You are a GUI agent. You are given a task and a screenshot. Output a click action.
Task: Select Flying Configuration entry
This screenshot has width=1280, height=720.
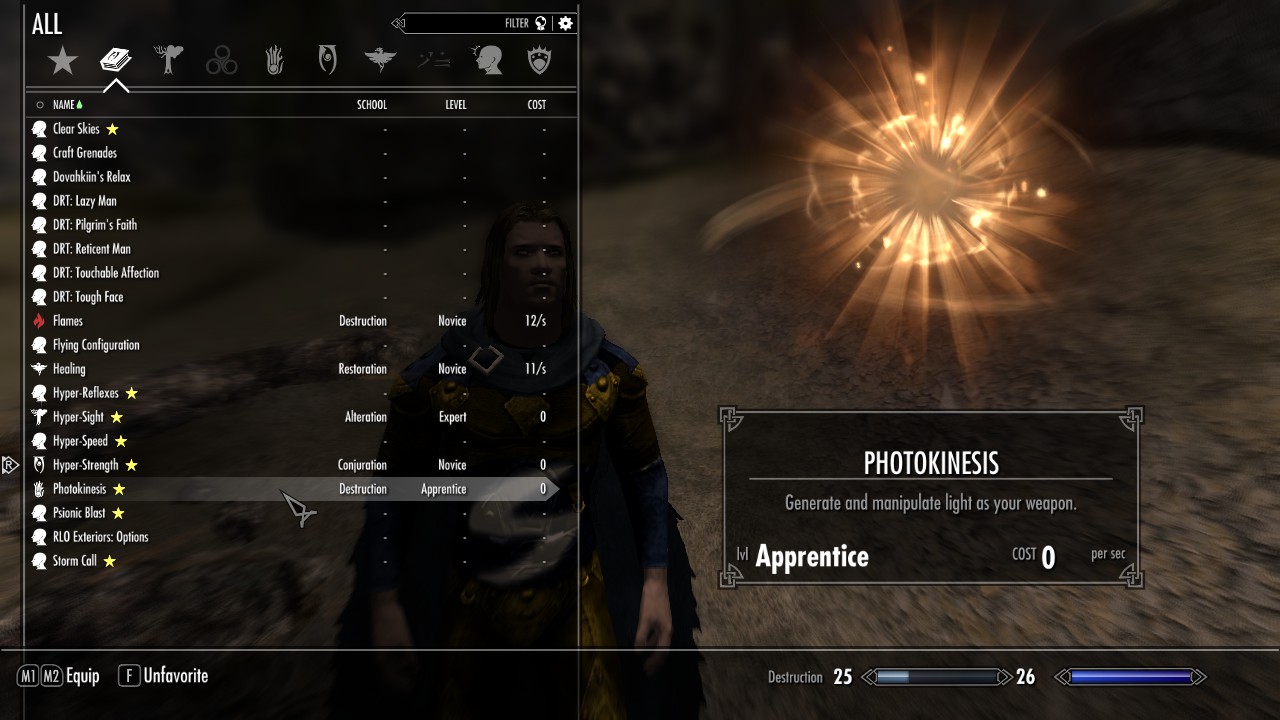coord(96,345)
